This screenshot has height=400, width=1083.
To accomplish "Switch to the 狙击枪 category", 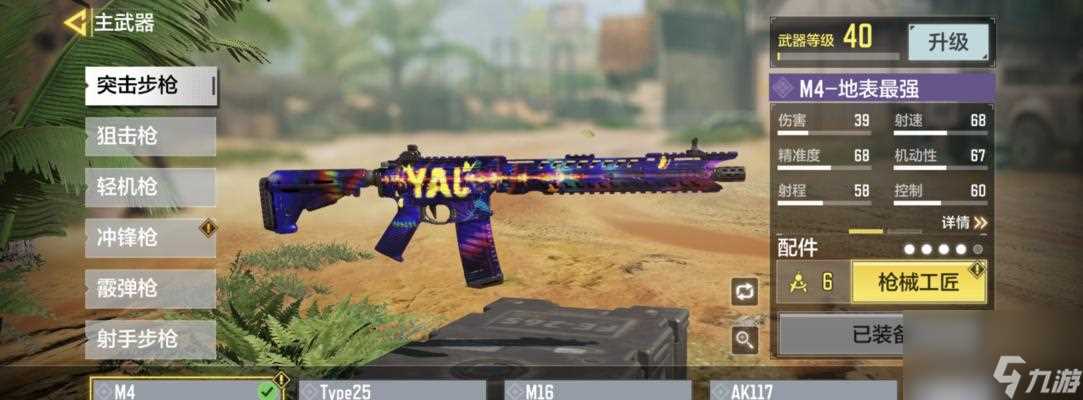I will (150, 136).
